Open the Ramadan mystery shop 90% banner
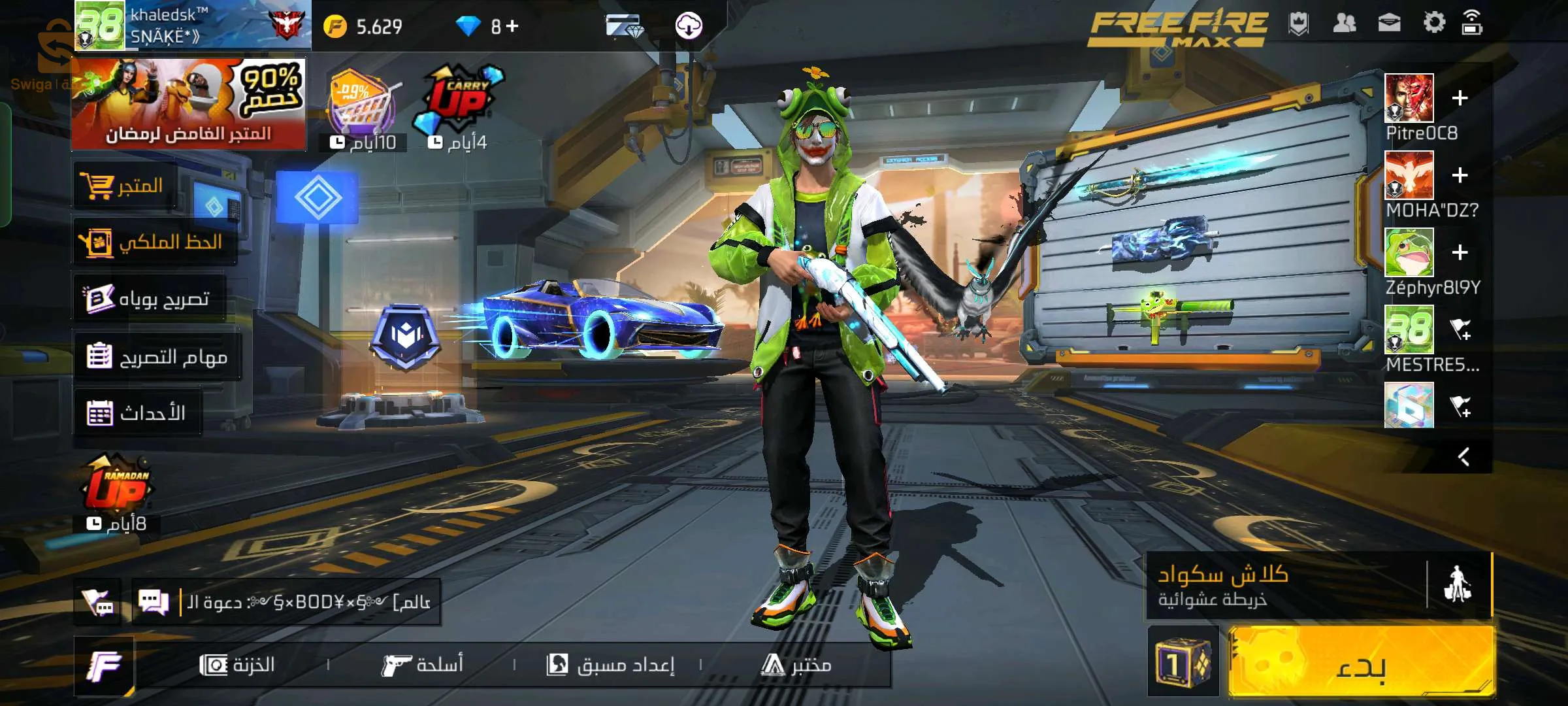Viewport: 1568px width, 706px height. tap(188, 103)
